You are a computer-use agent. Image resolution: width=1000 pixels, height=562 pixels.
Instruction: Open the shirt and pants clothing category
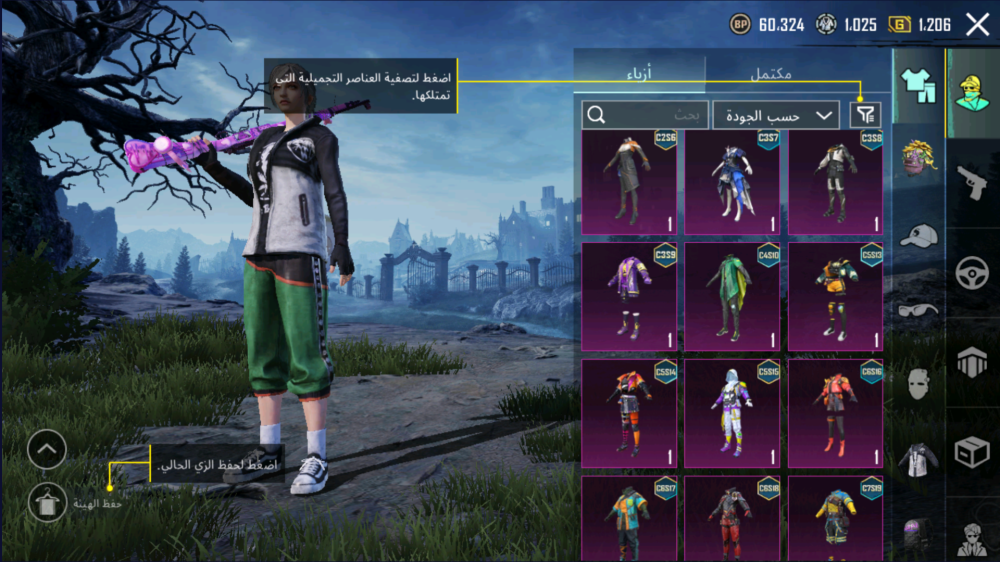coord(917,87)
